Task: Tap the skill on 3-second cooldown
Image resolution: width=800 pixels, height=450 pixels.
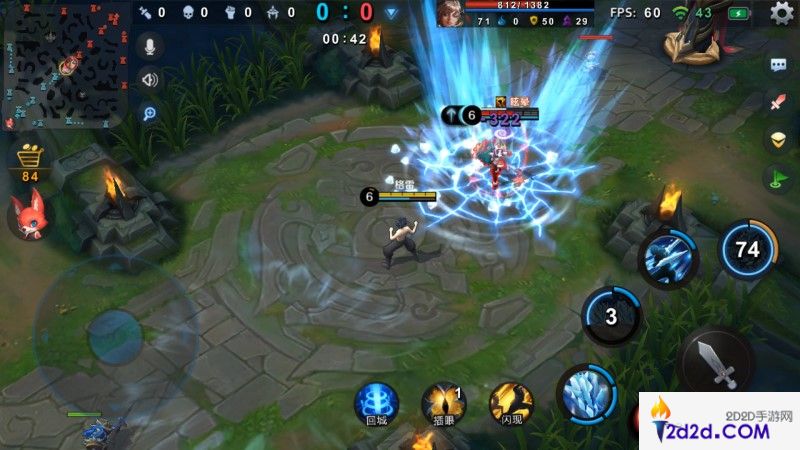Action: coord(612,317)
